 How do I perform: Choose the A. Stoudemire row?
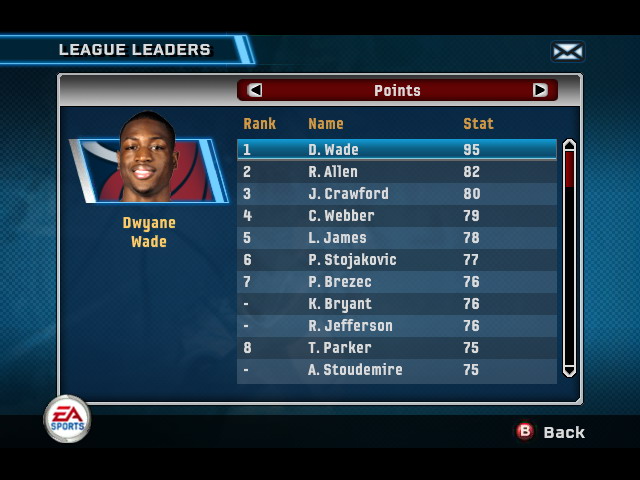[x=396, y=370]
